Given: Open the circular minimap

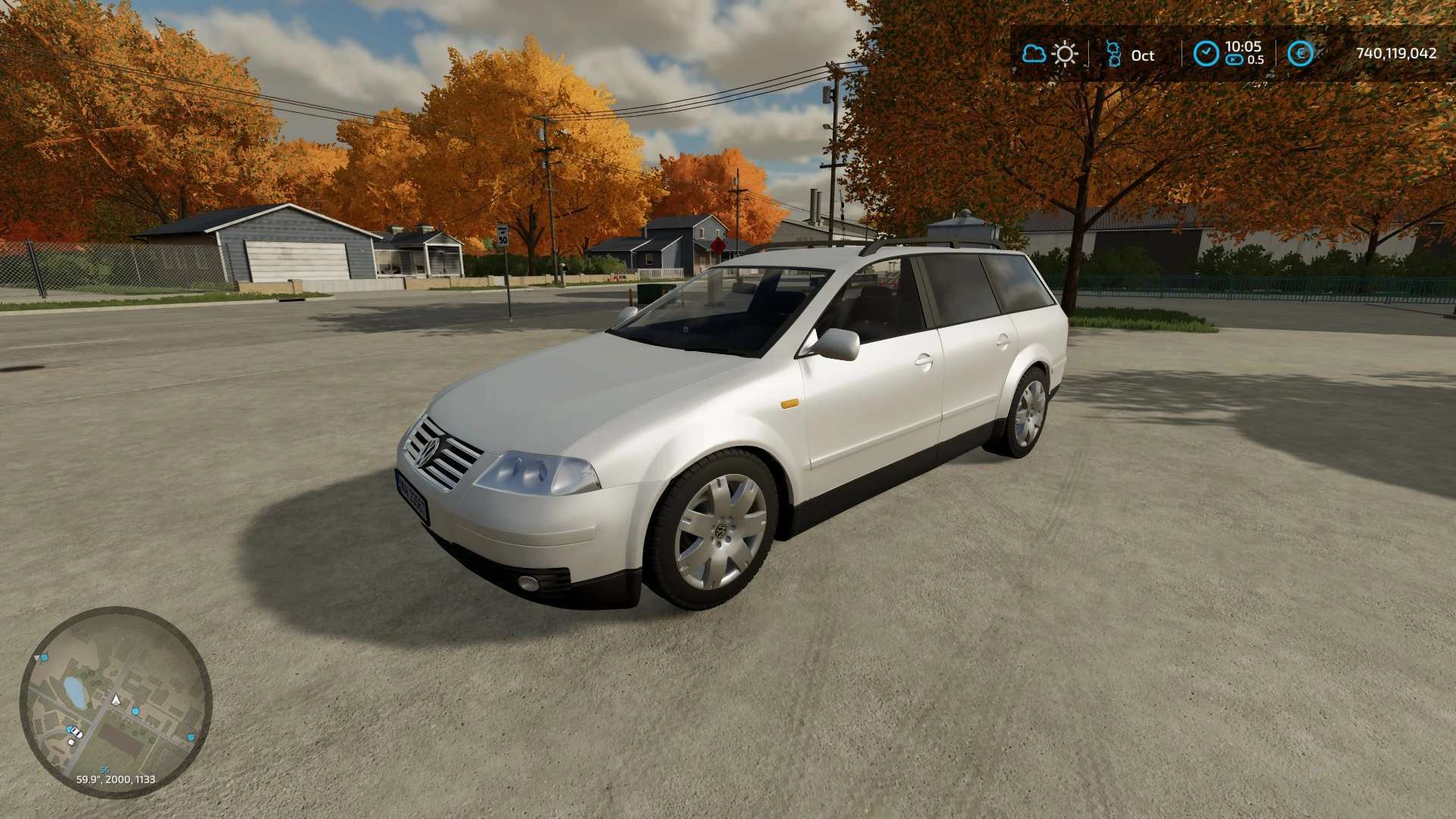Looking at the screenshot, I should tap(115, 703).
